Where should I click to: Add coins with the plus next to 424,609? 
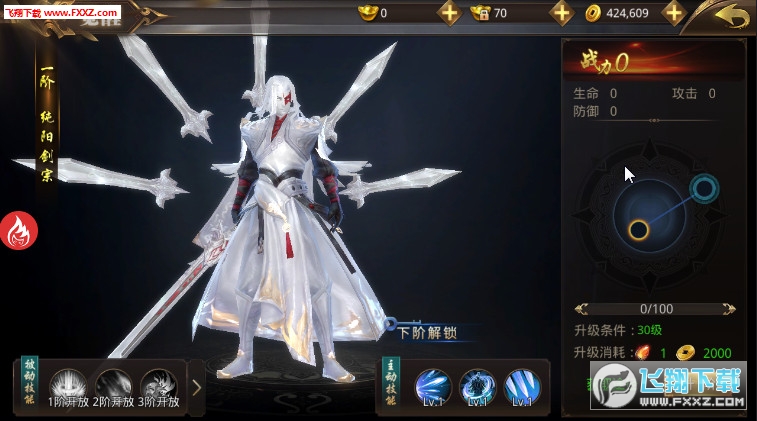point(674,13)
